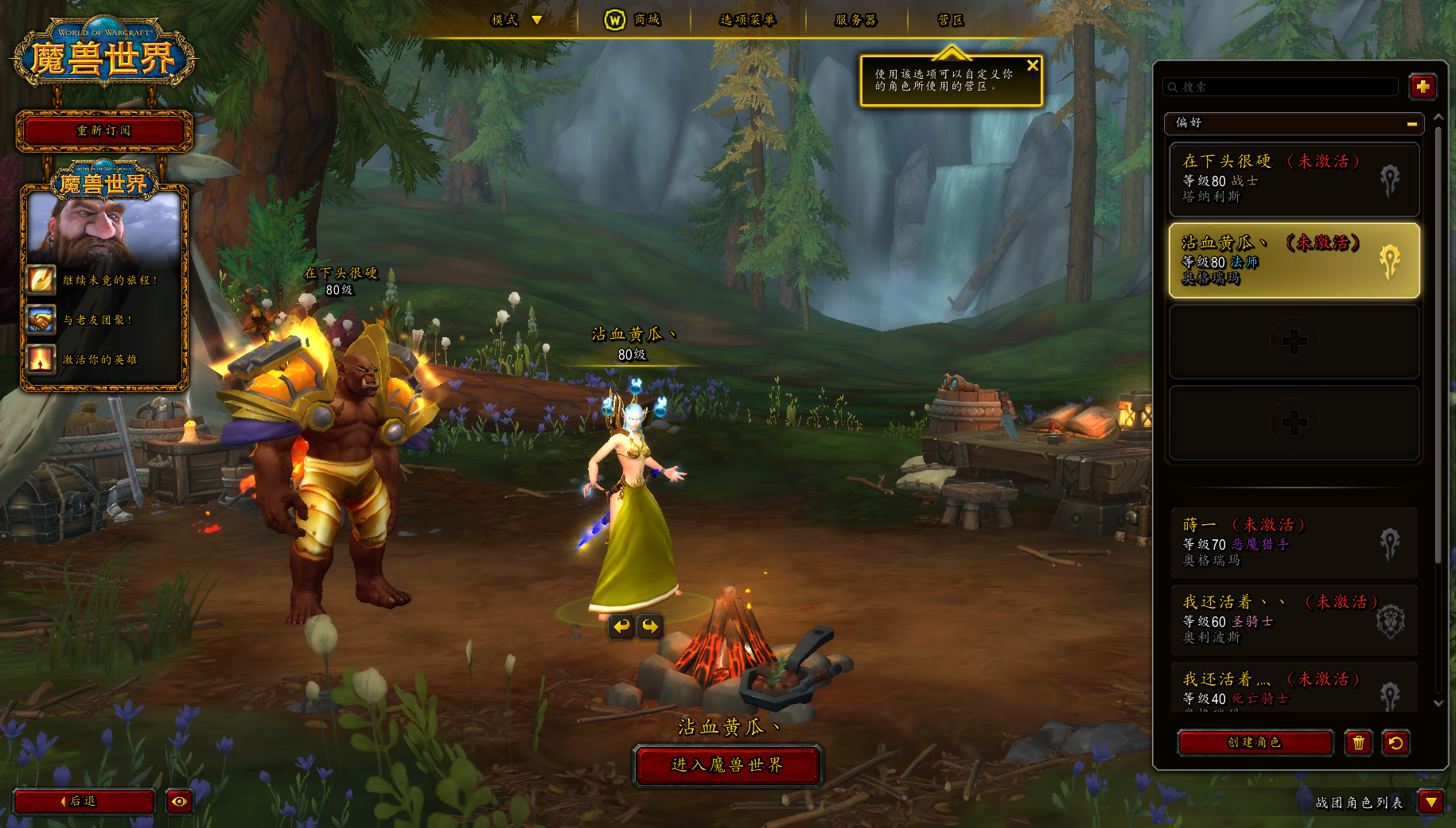Click the character search field
Image resolution: width=1456 pixels, height=828 pixels.
[x=1283, y=87]
